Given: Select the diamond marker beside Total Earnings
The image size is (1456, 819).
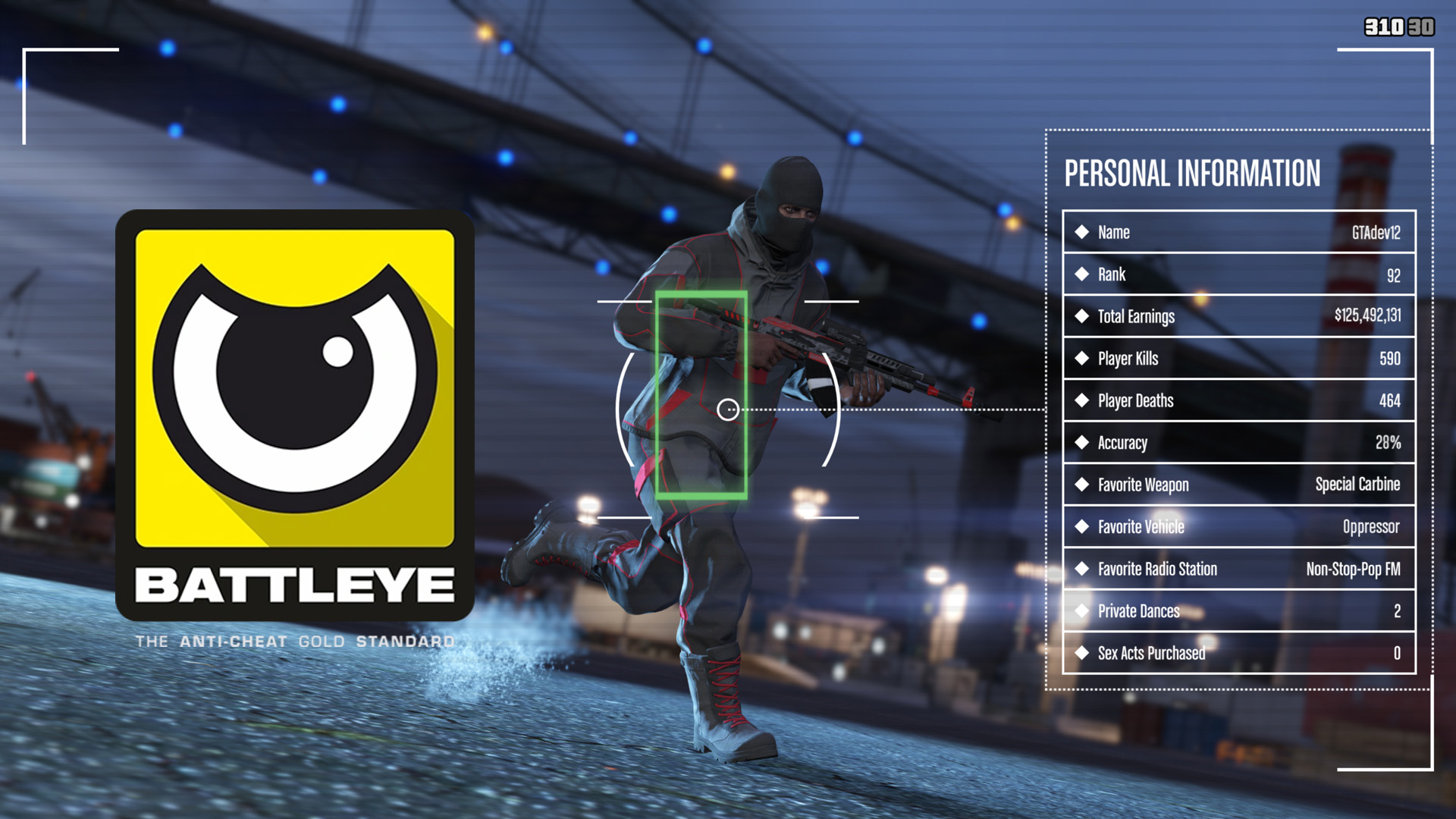Looking at the screenshot, I should (1082, 317).
